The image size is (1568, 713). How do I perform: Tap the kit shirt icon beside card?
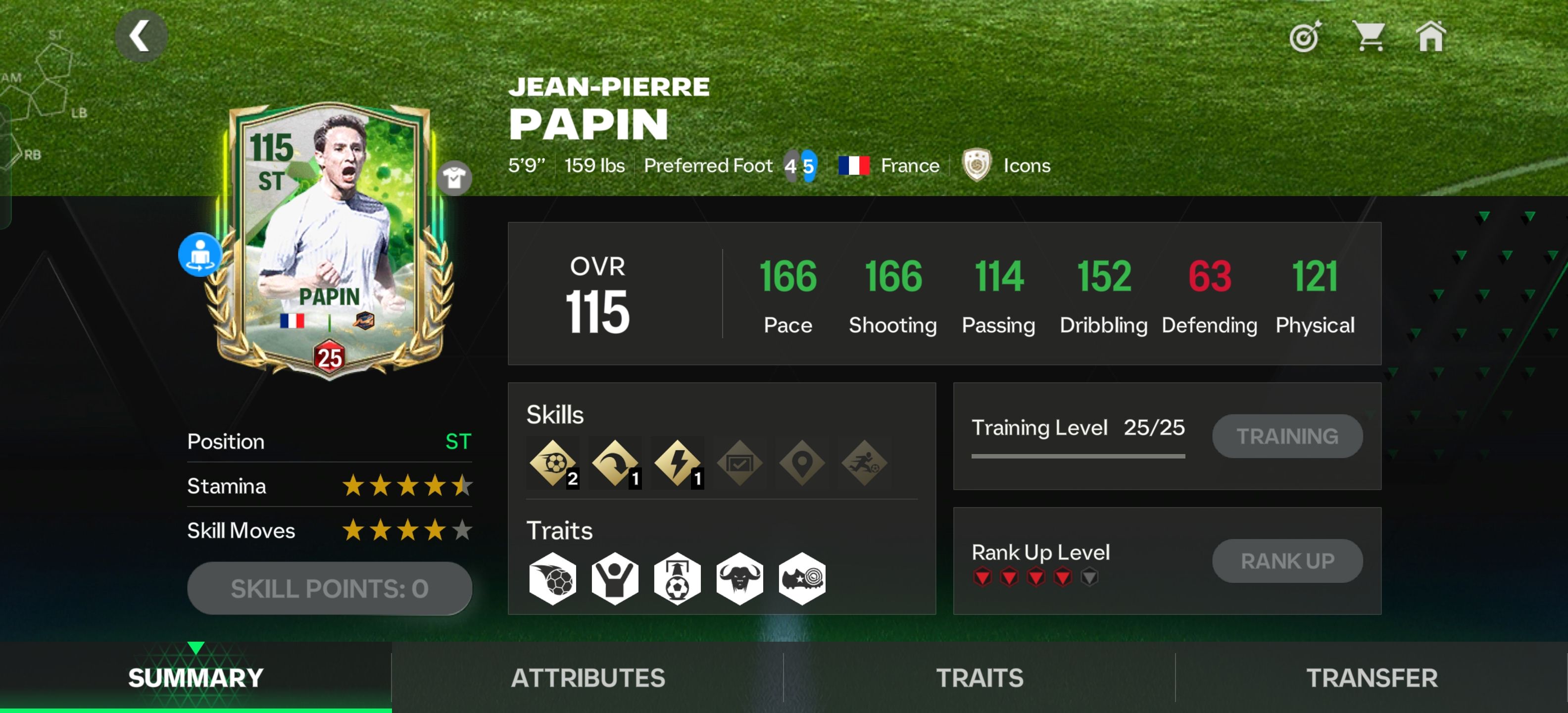454,178
